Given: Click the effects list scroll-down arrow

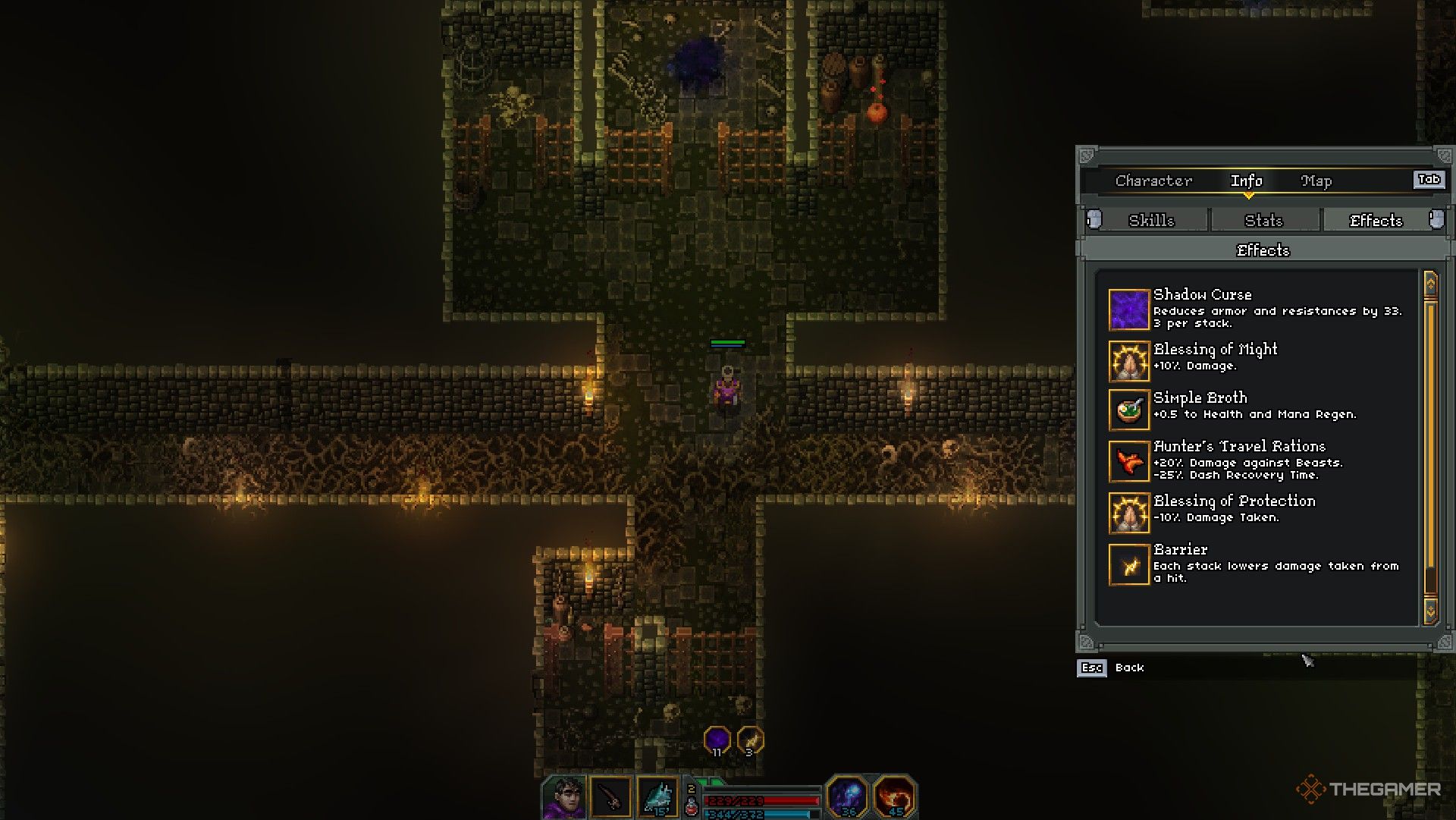Looking at the screenshot, I should 1430,611.
